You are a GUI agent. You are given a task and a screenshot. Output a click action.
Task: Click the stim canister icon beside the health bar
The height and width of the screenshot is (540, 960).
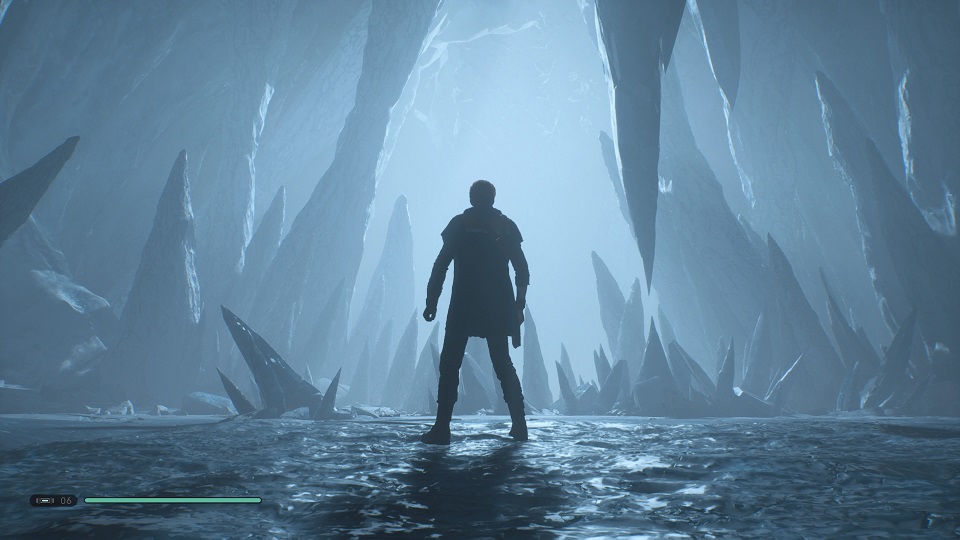click(x=46, y=500)
